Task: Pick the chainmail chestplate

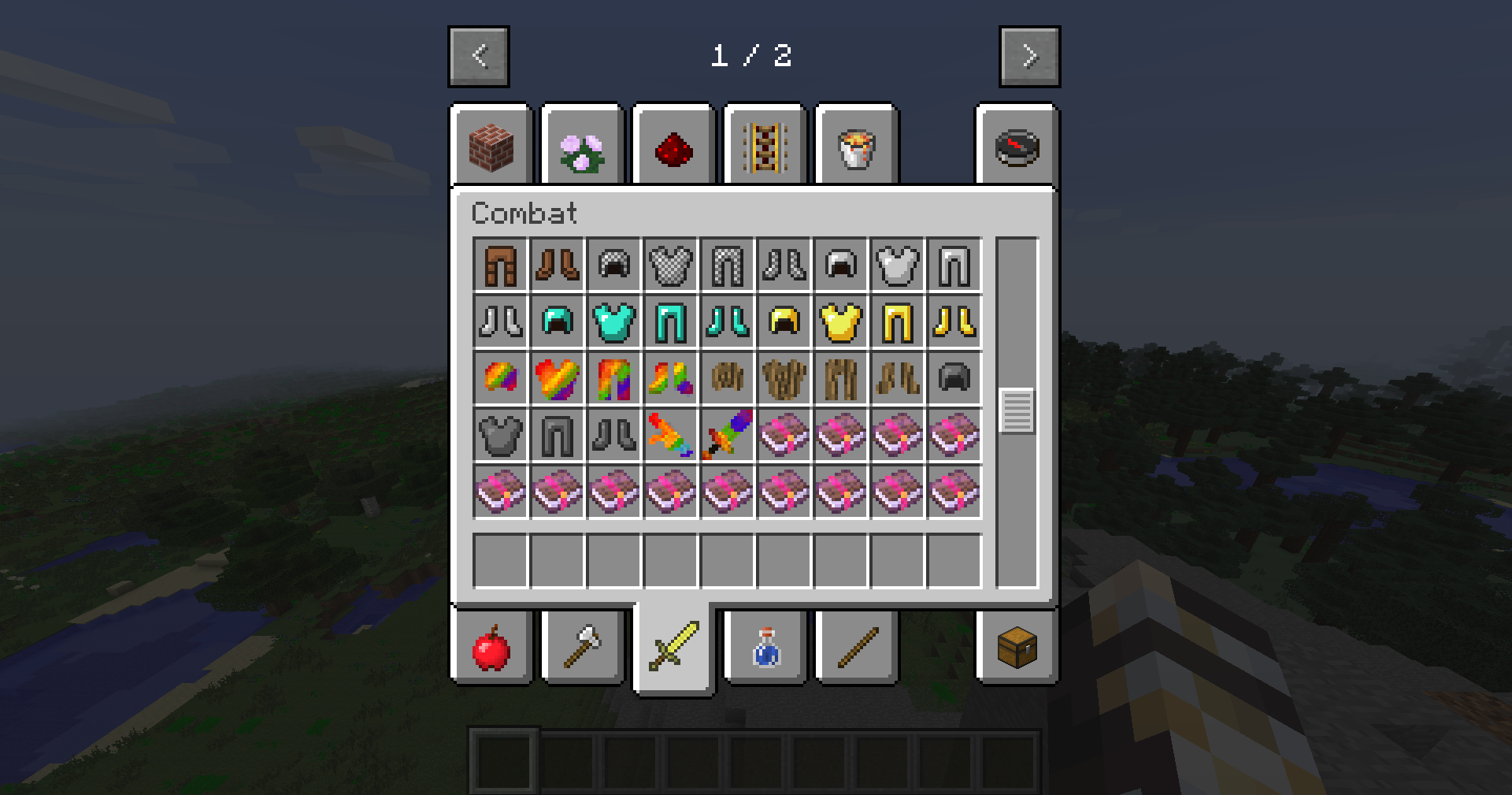Action: point(670,265)
